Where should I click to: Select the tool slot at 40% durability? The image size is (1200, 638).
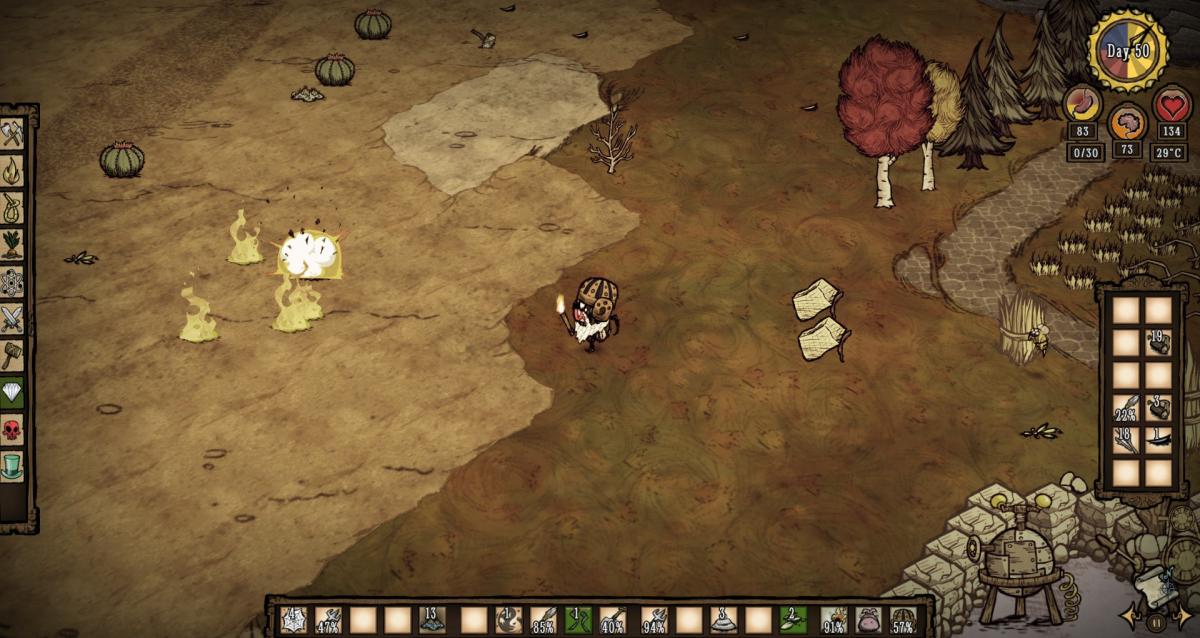pos(614,619)
